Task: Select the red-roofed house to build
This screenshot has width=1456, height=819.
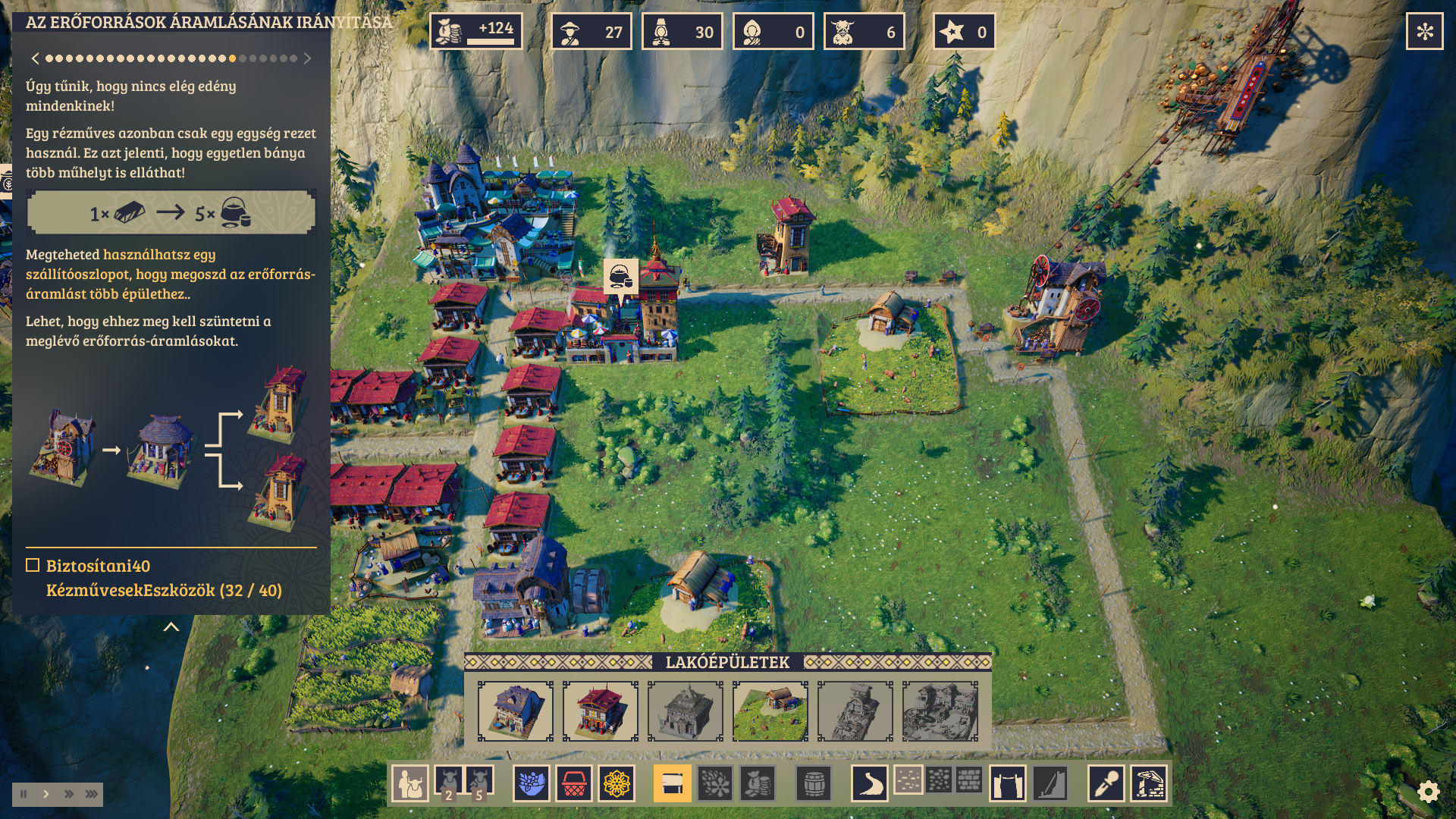Action: [x=601, y=711]
